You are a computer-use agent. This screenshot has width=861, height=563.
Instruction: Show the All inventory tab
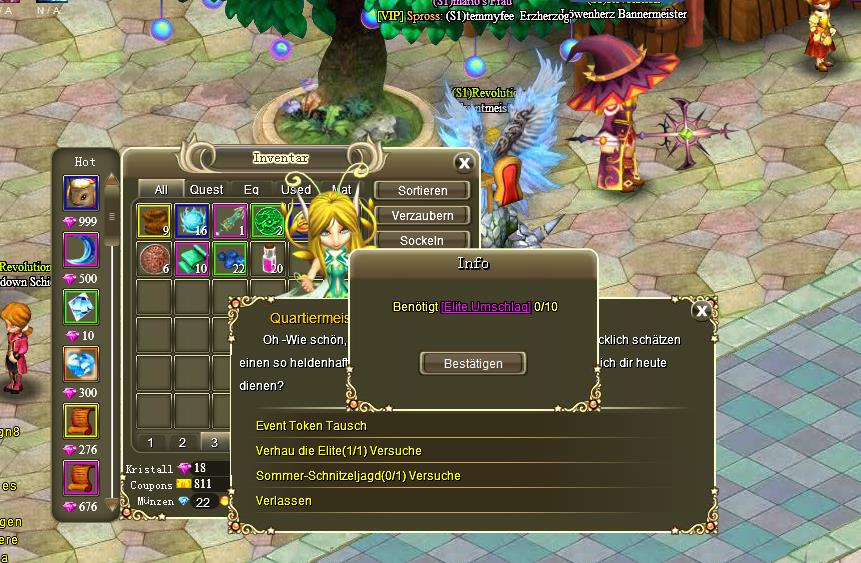tap(161, 190)
